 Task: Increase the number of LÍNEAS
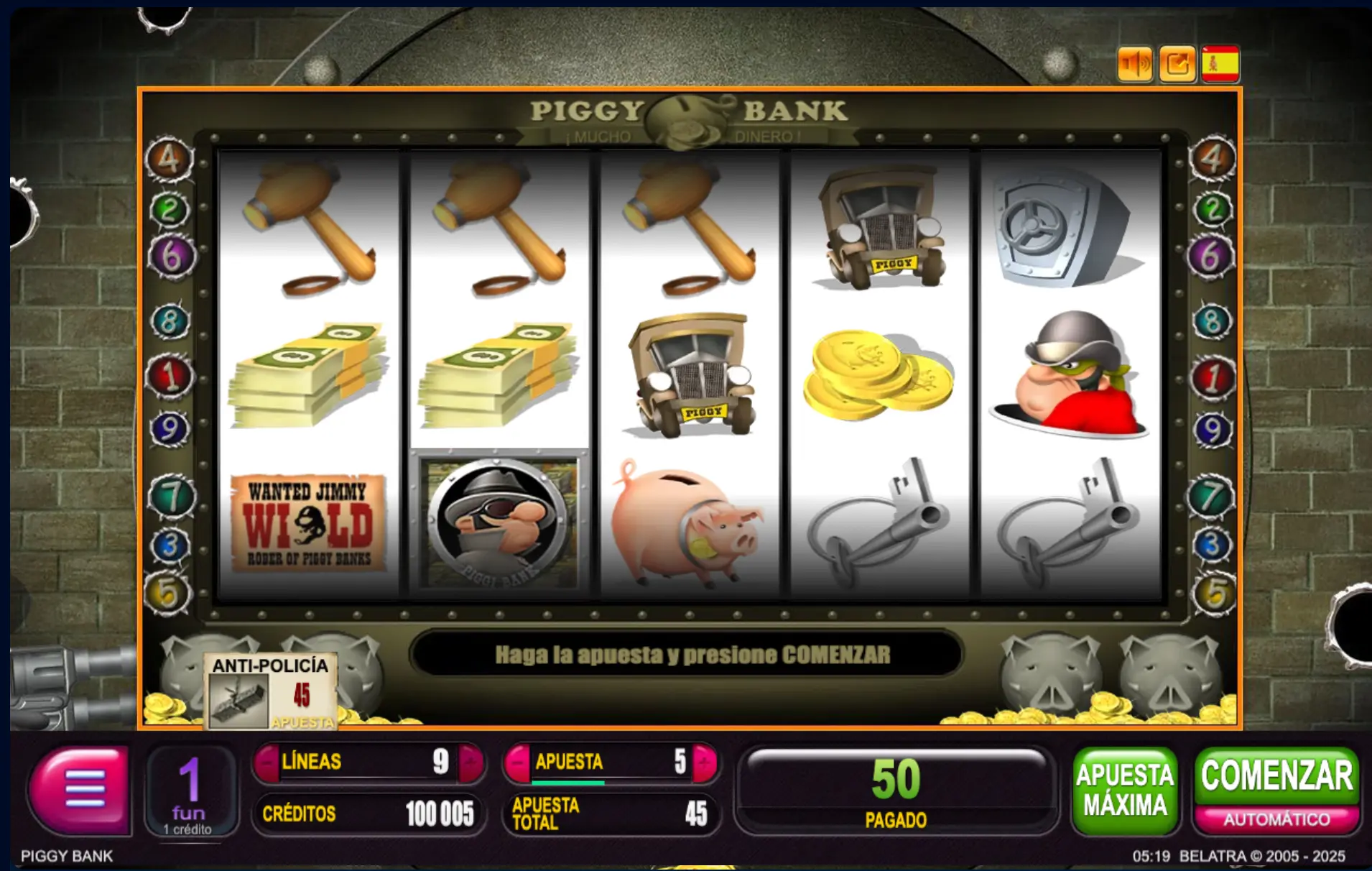click(471, 761)
